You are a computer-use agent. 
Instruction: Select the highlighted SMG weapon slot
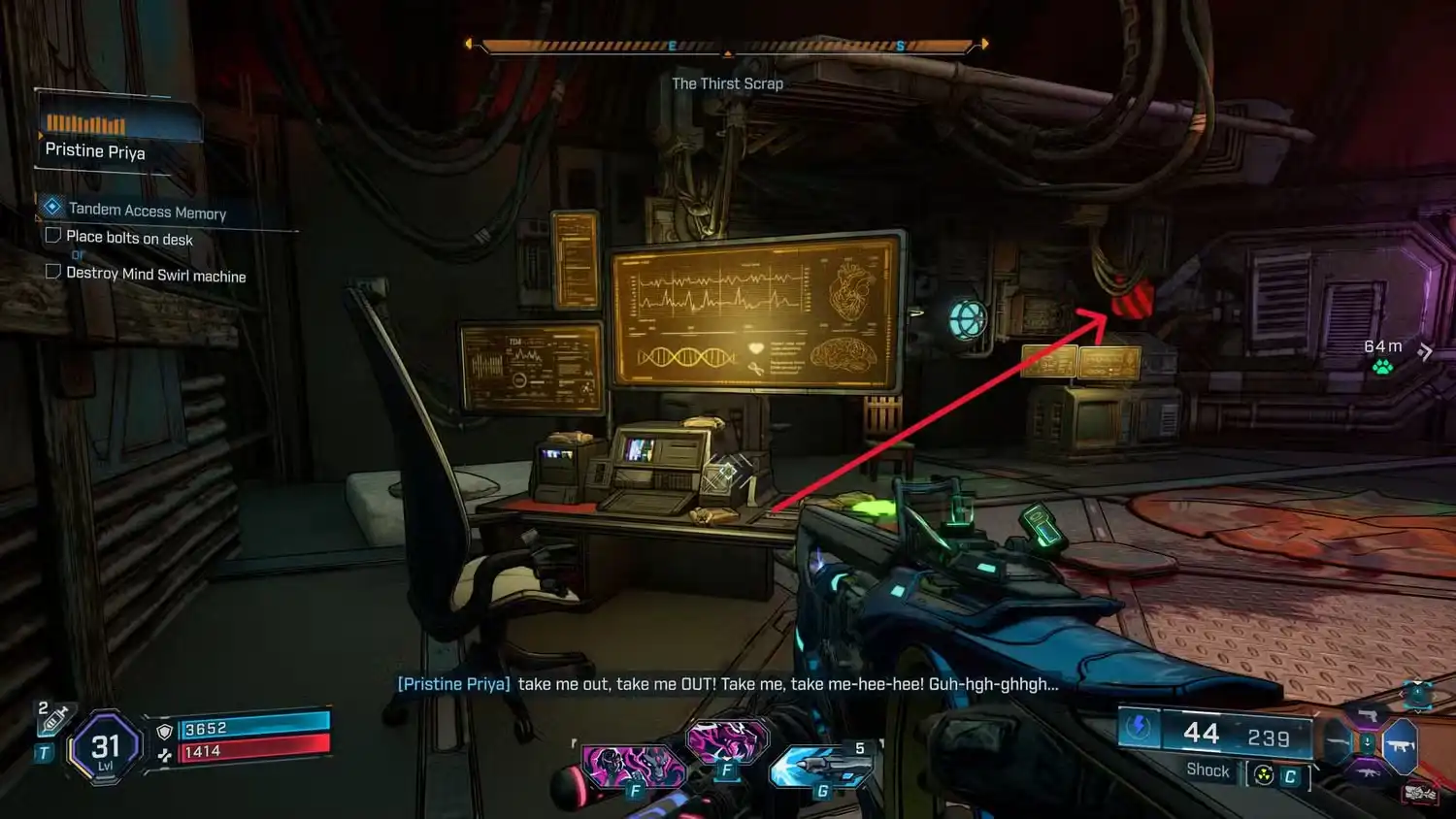click(1401, 745)
